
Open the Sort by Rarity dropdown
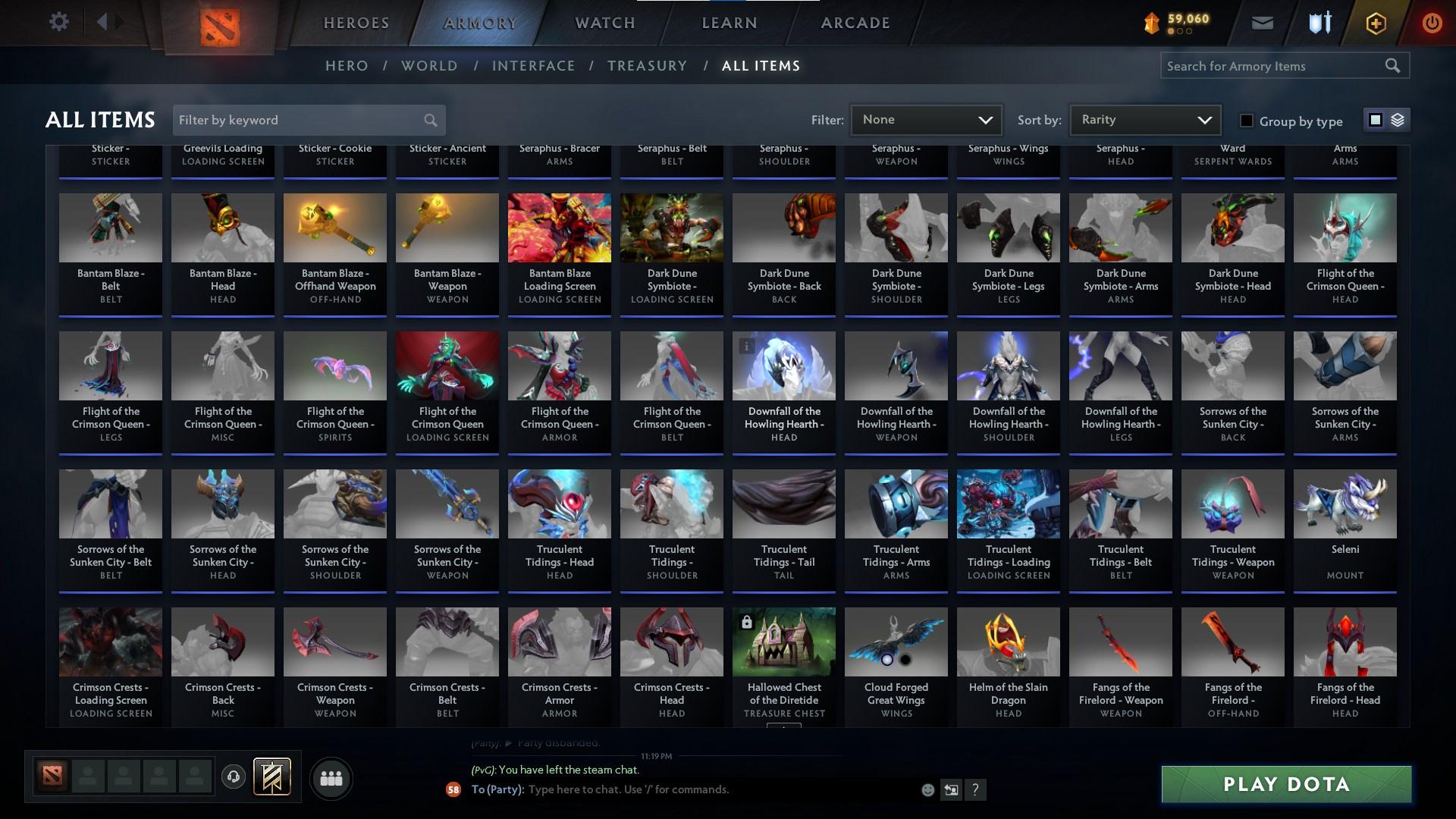pos(1144,119)
